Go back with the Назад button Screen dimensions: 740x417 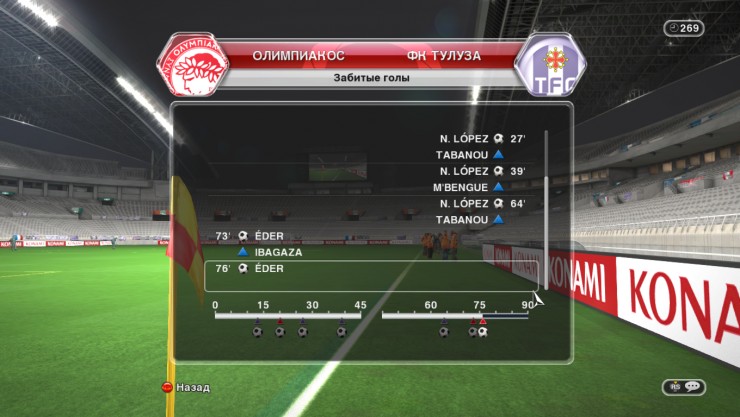(x=185, y=386)
